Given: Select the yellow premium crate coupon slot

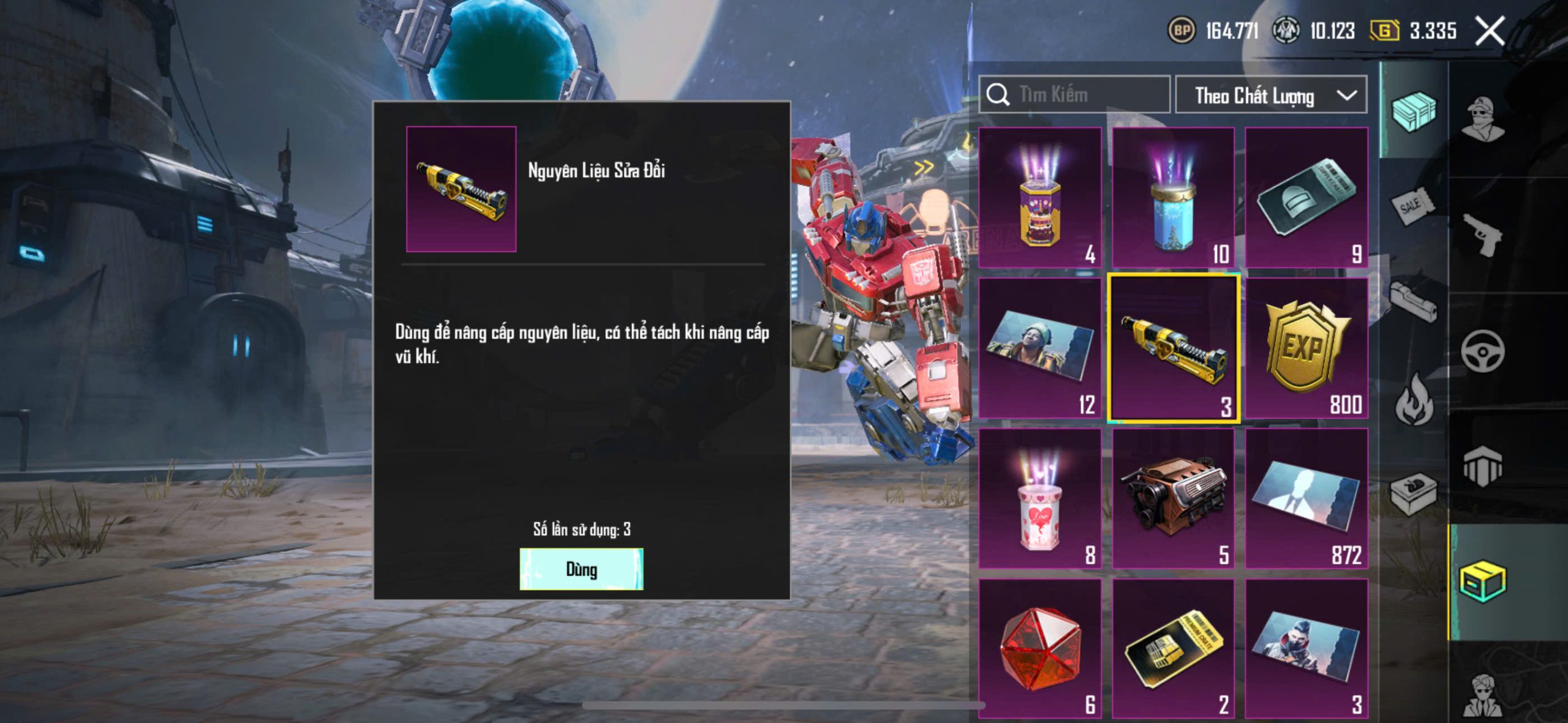Looking at the screenshot, I should tap(1173, 649).
